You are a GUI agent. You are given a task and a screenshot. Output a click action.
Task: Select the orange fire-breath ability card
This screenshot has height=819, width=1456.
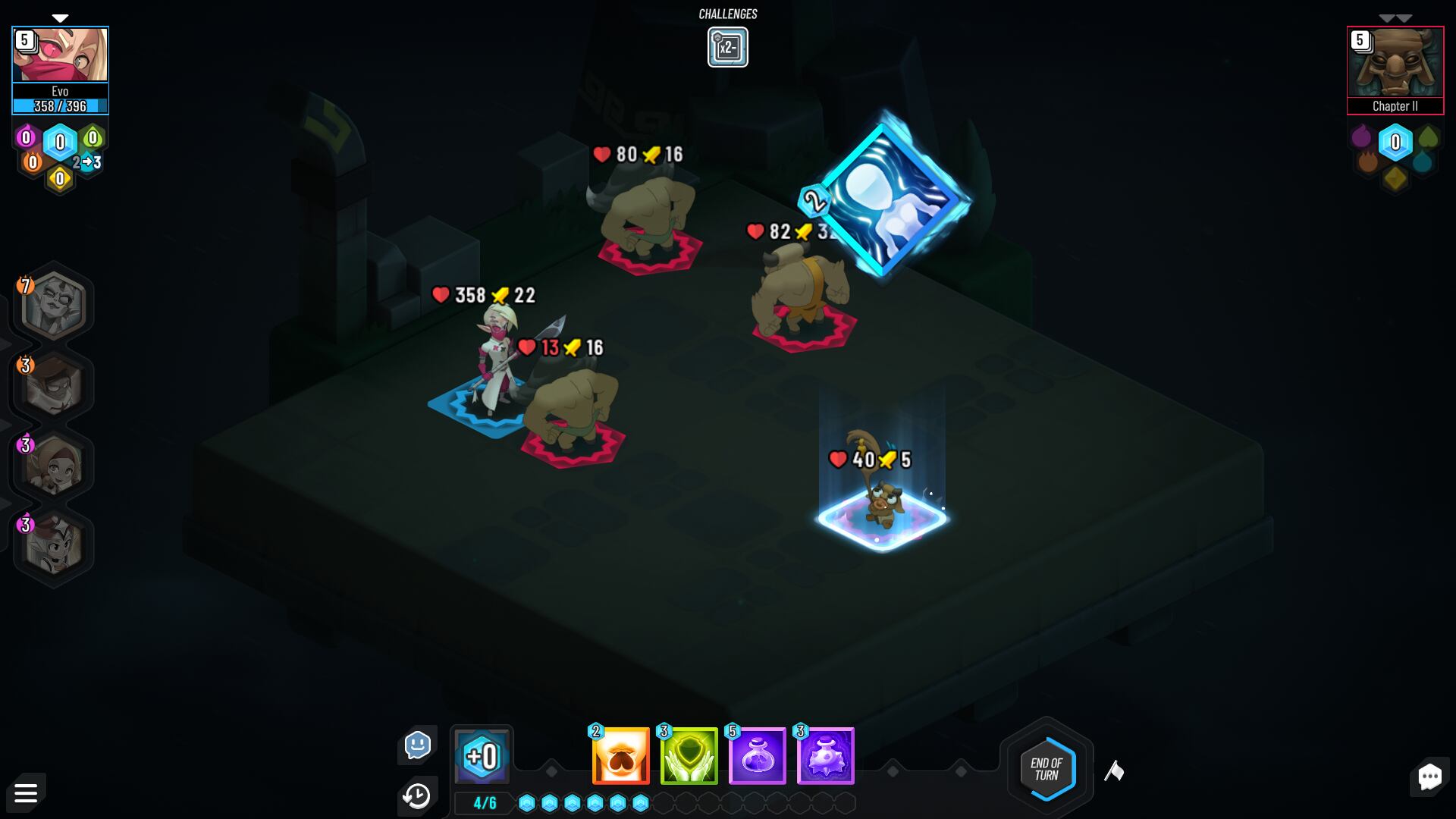[x=619, y=755]
